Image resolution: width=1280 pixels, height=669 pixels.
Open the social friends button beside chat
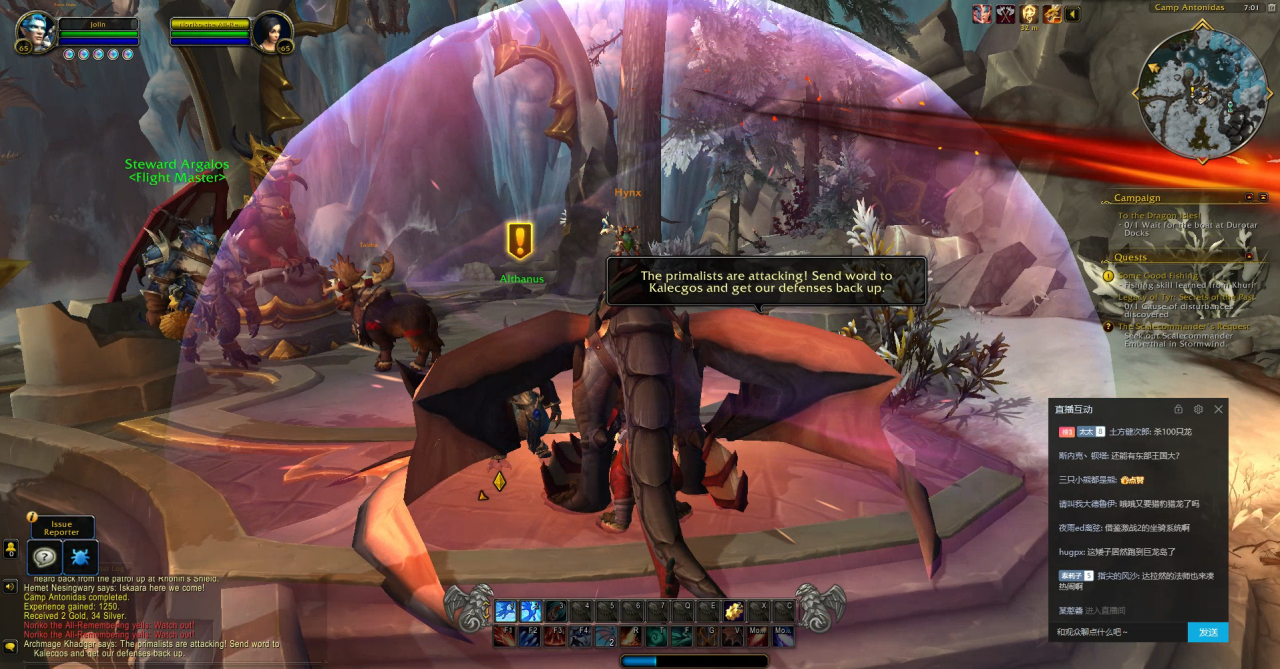tap(10, 549)
